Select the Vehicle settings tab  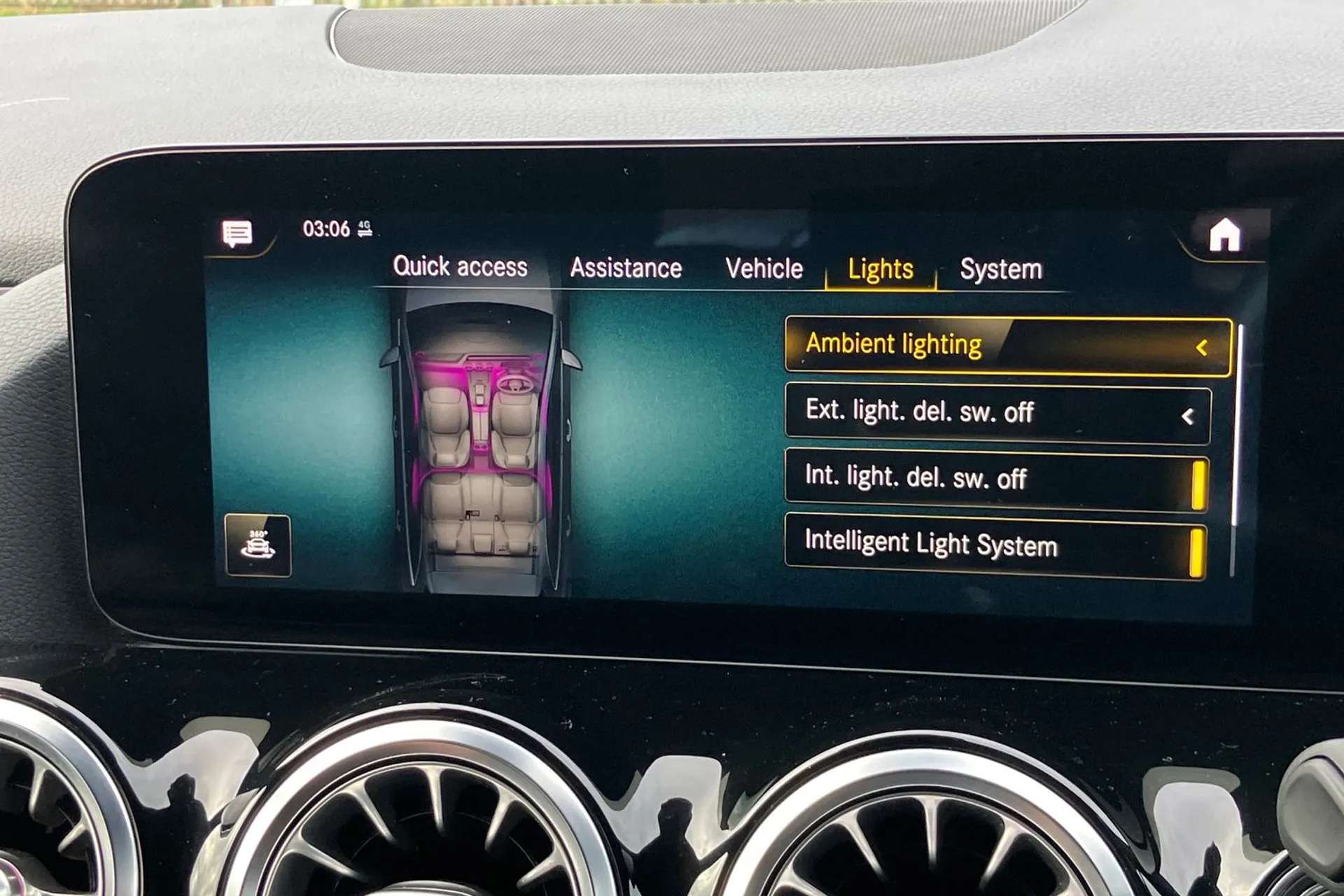point(765,267)
